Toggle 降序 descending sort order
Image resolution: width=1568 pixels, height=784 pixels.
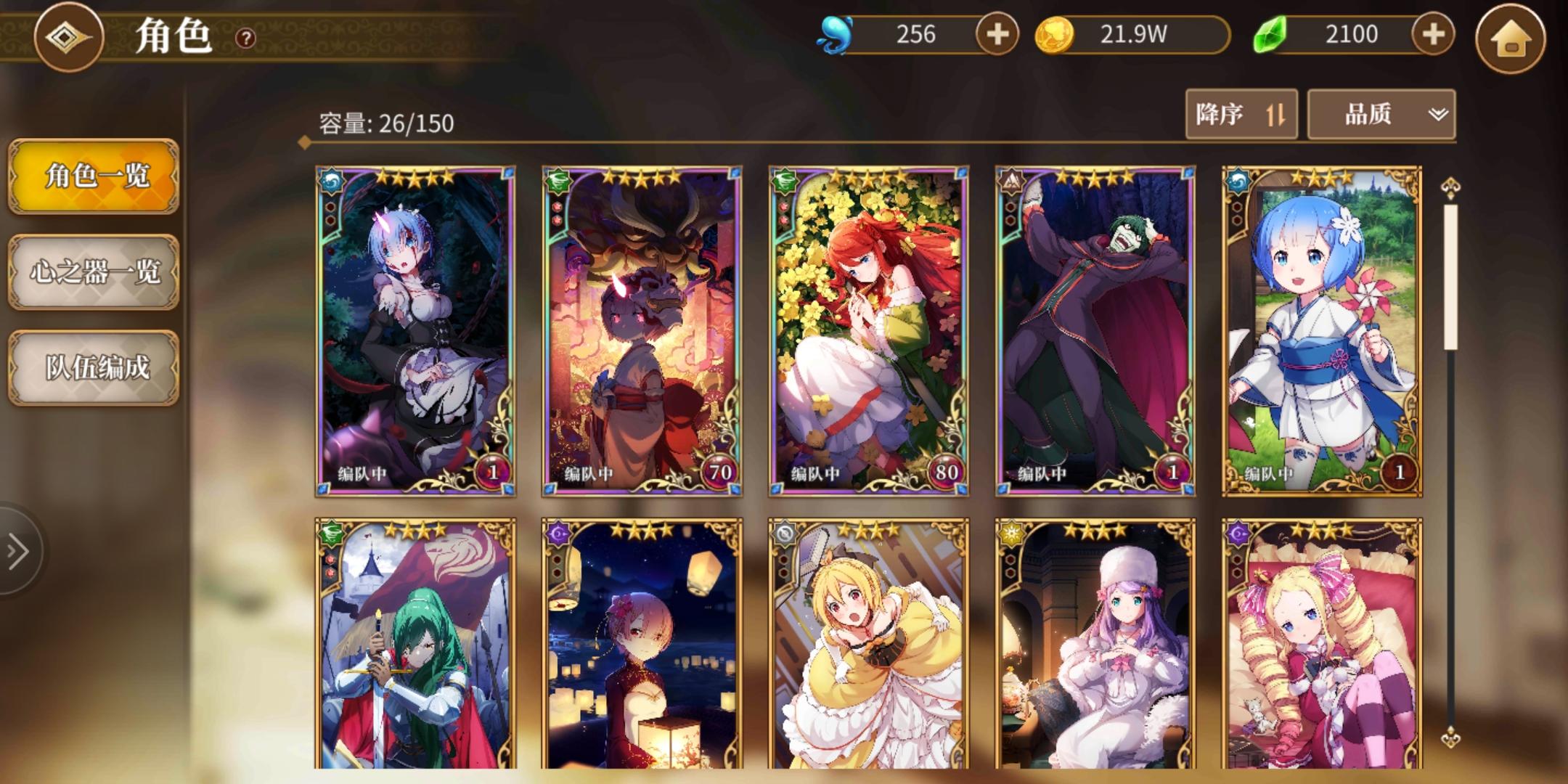pyautogui.click(x=1241, y=114)
